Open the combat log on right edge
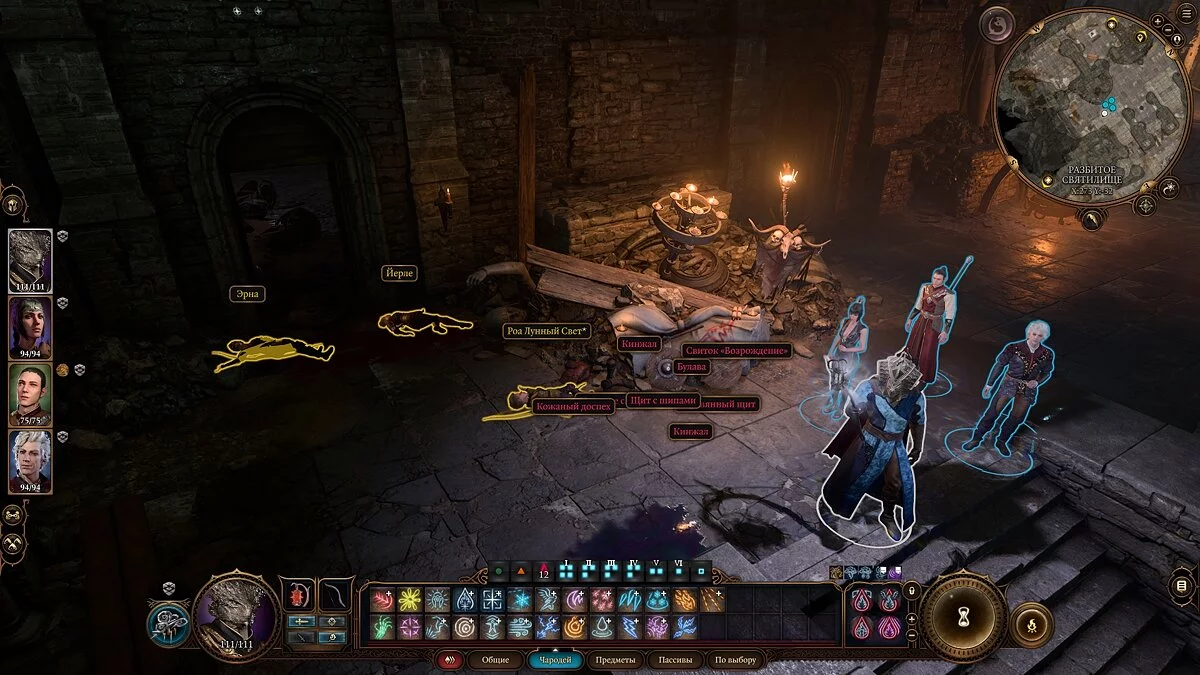The image size is (1200, 675). click(x=1182, y=585)
